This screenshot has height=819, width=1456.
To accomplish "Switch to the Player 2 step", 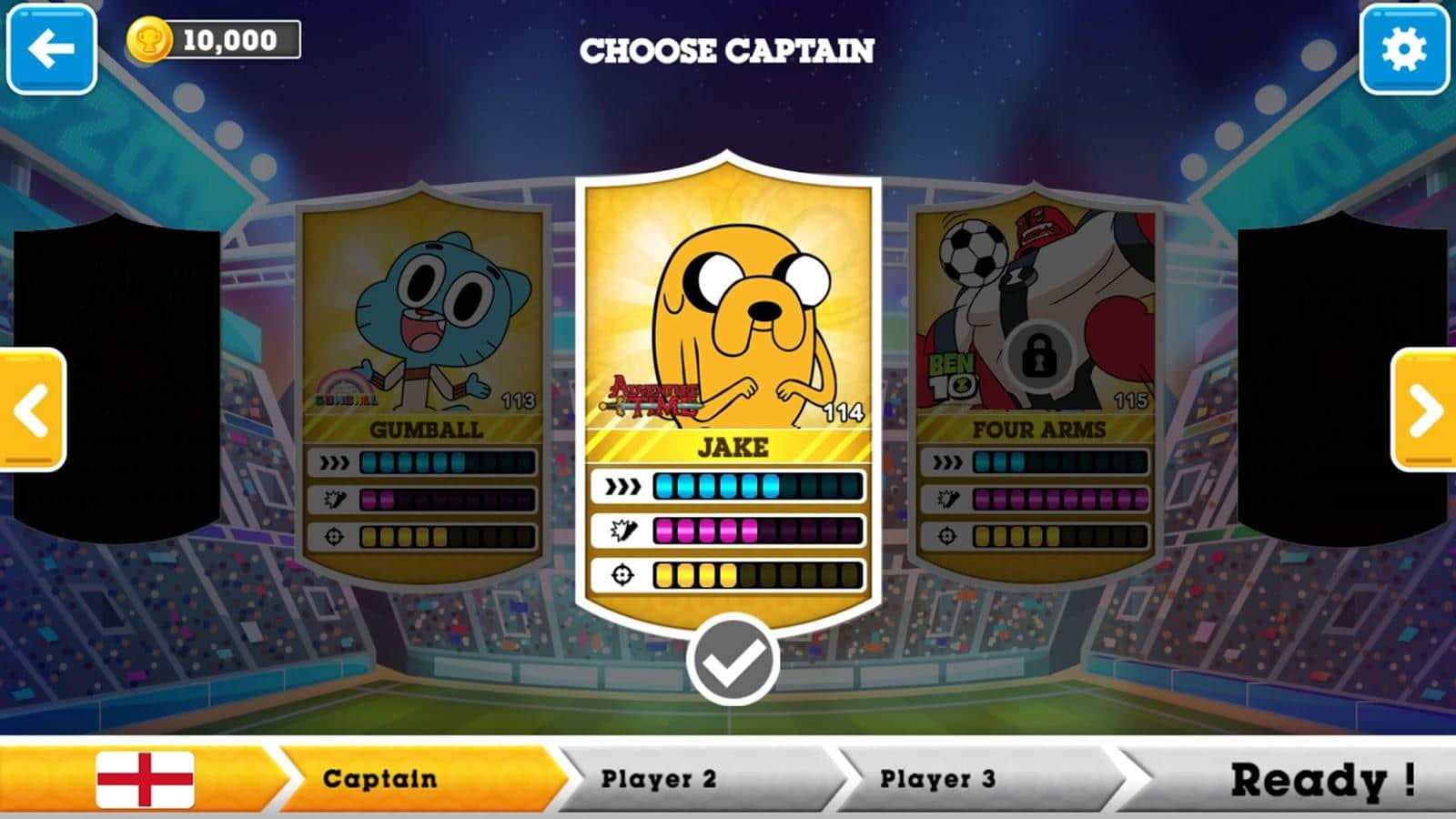I will click(659, 779).
